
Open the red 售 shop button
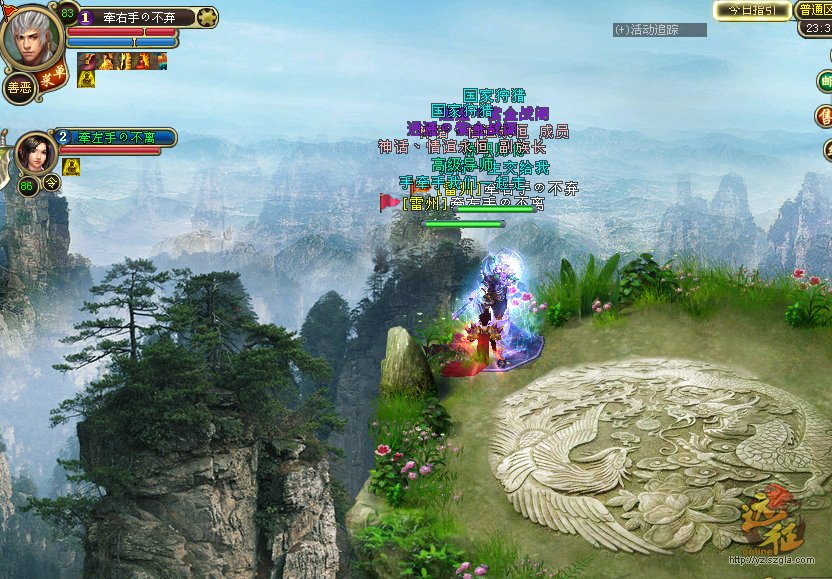825,116
